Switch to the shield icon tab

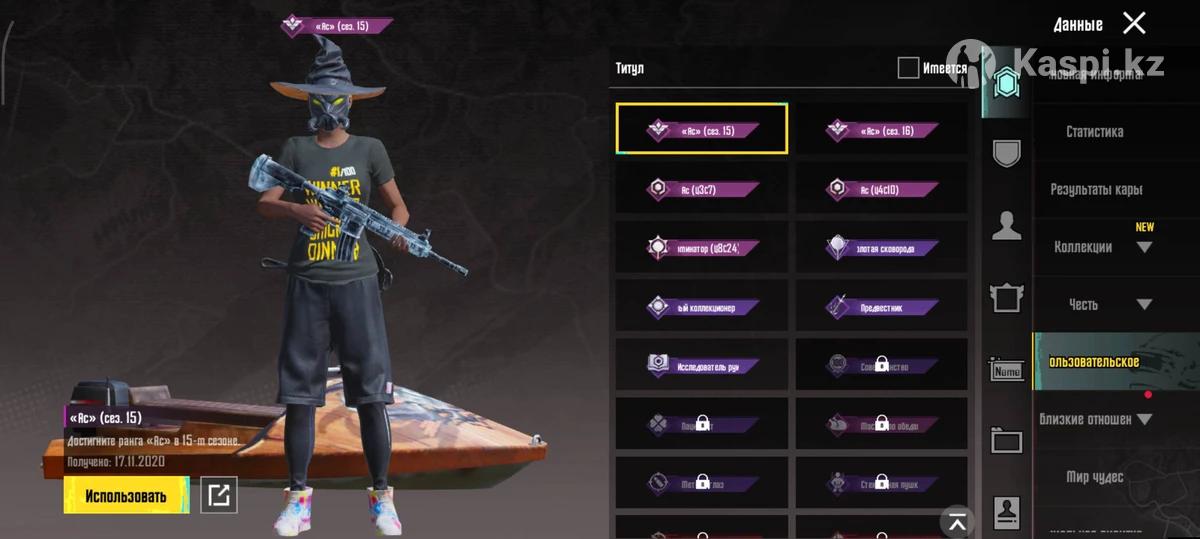click(1006, 153)
